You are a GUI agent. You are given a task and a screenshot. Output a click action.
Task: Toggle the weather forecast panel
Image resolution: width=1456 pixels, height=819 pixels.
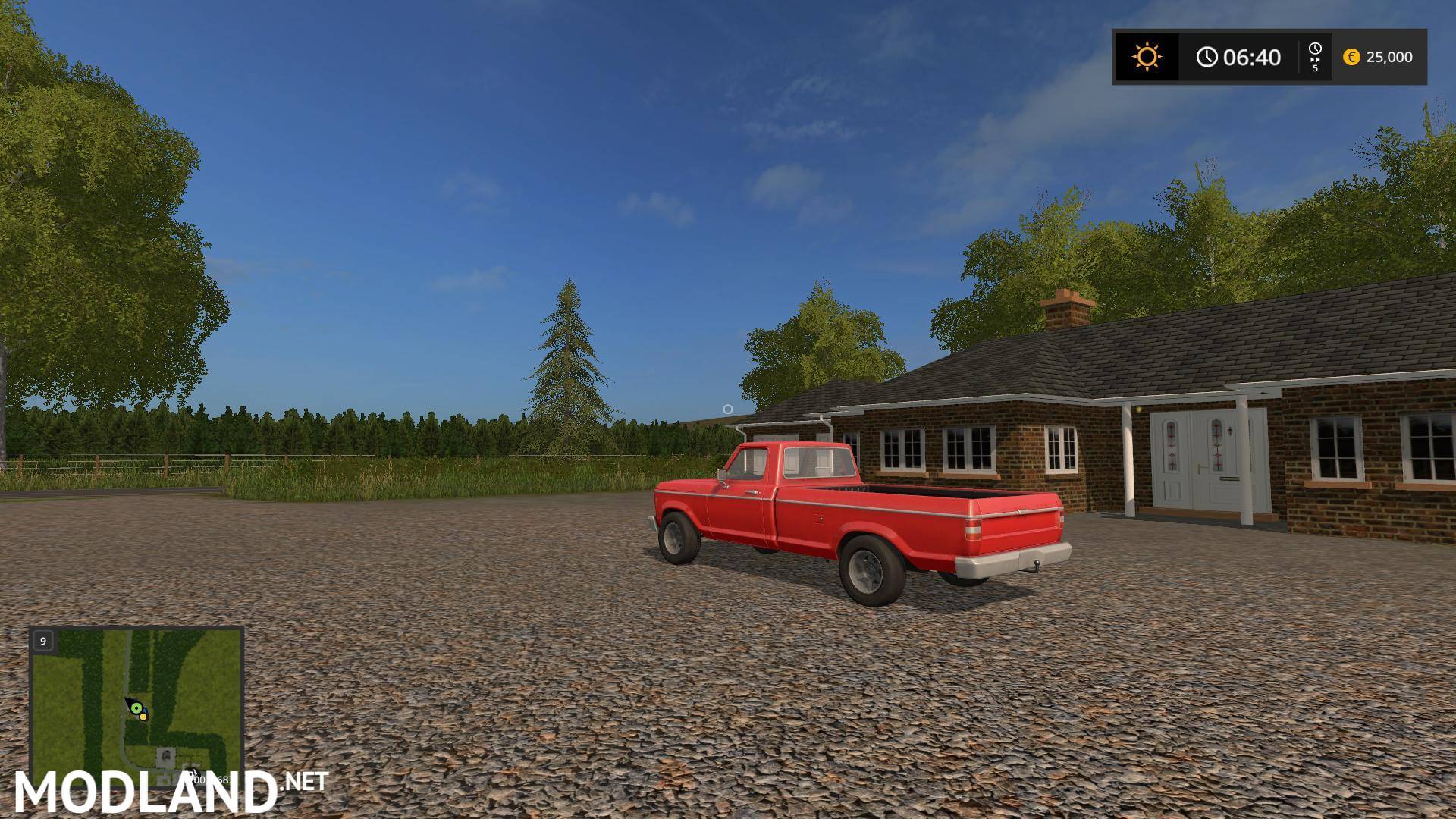point(1147,57)
